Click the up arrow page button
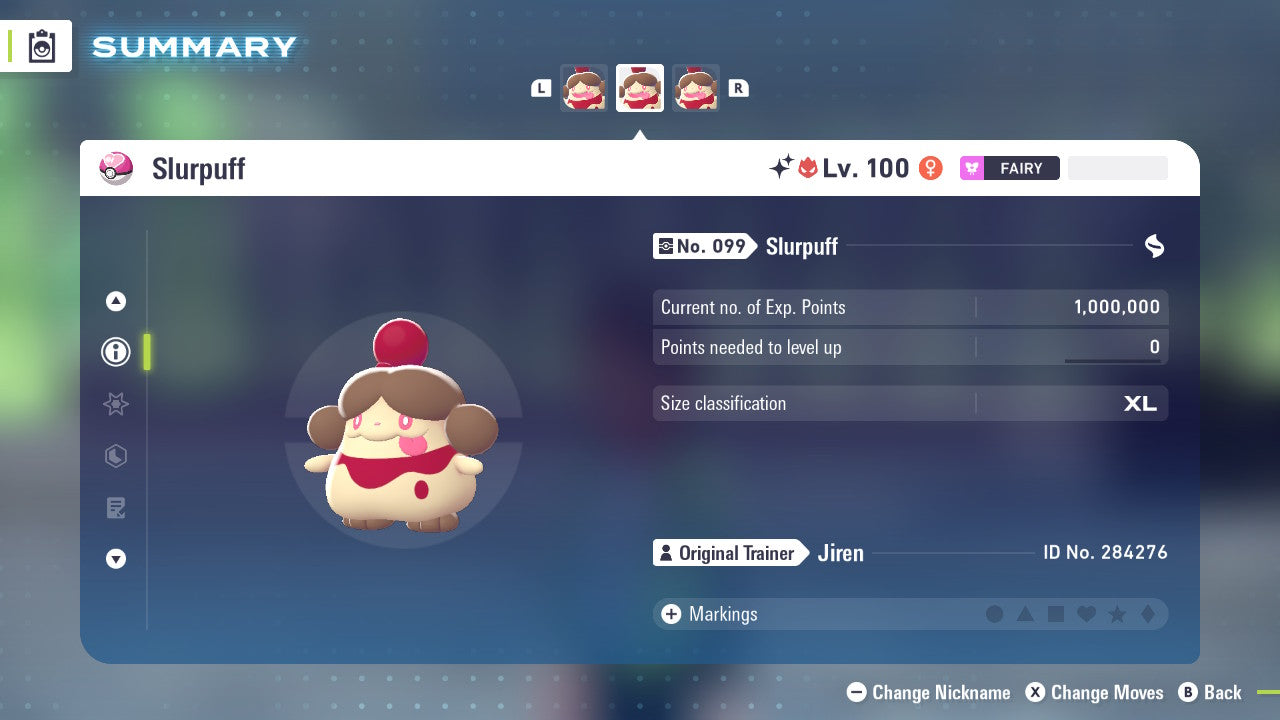Viewport: 1280px width, 720px height. (x=116, y=301)
